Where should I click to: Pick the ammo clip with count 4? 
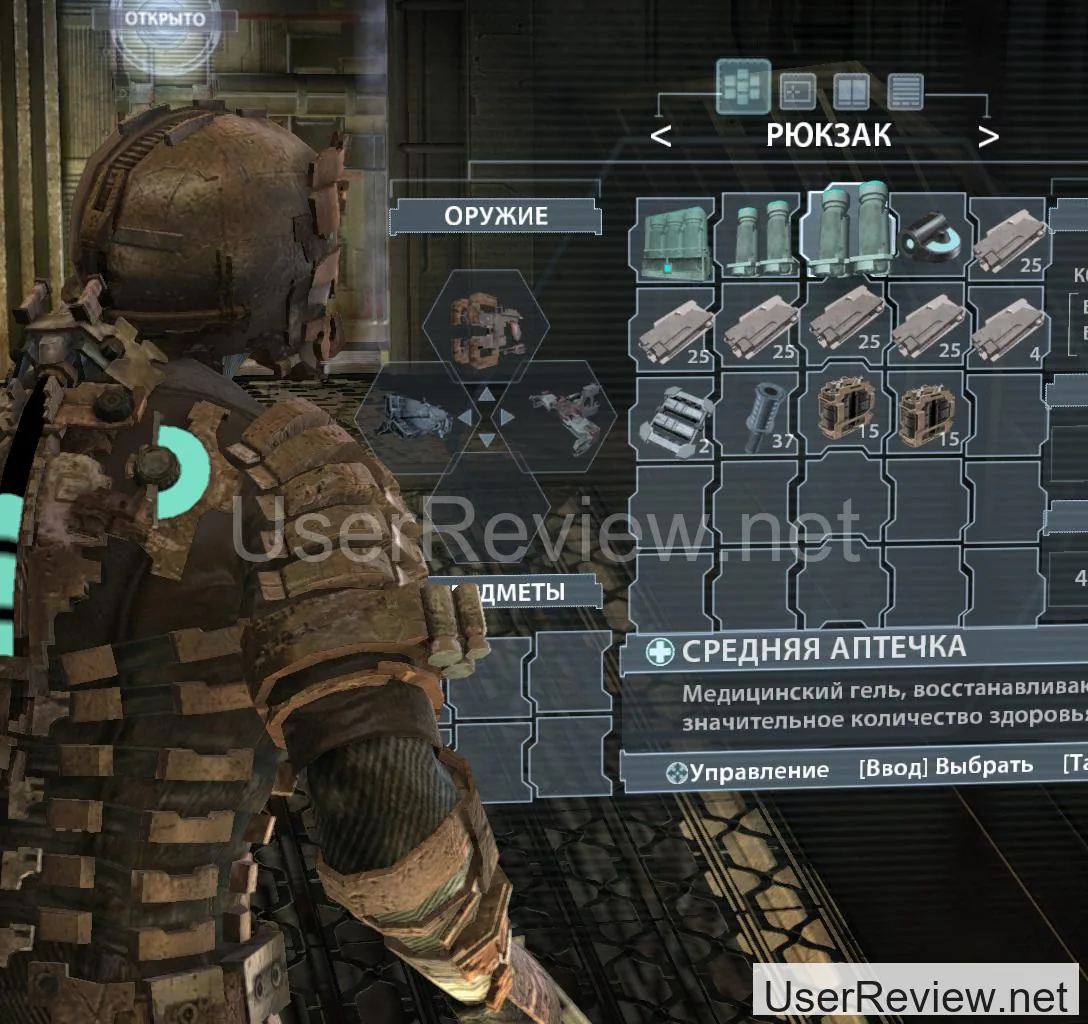(1008, 325)
